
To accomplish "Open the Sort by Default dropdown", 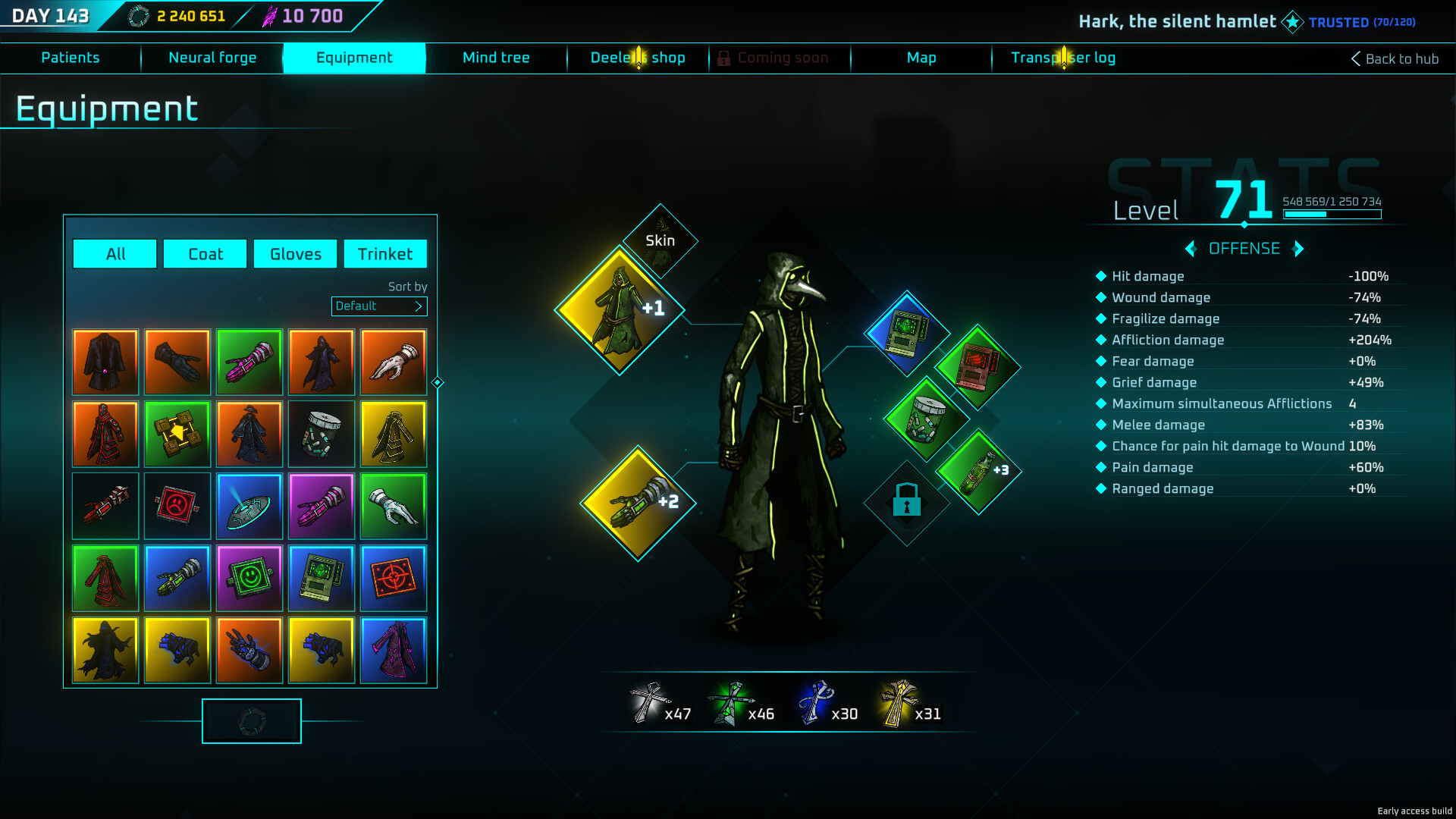I will (379, 306).
